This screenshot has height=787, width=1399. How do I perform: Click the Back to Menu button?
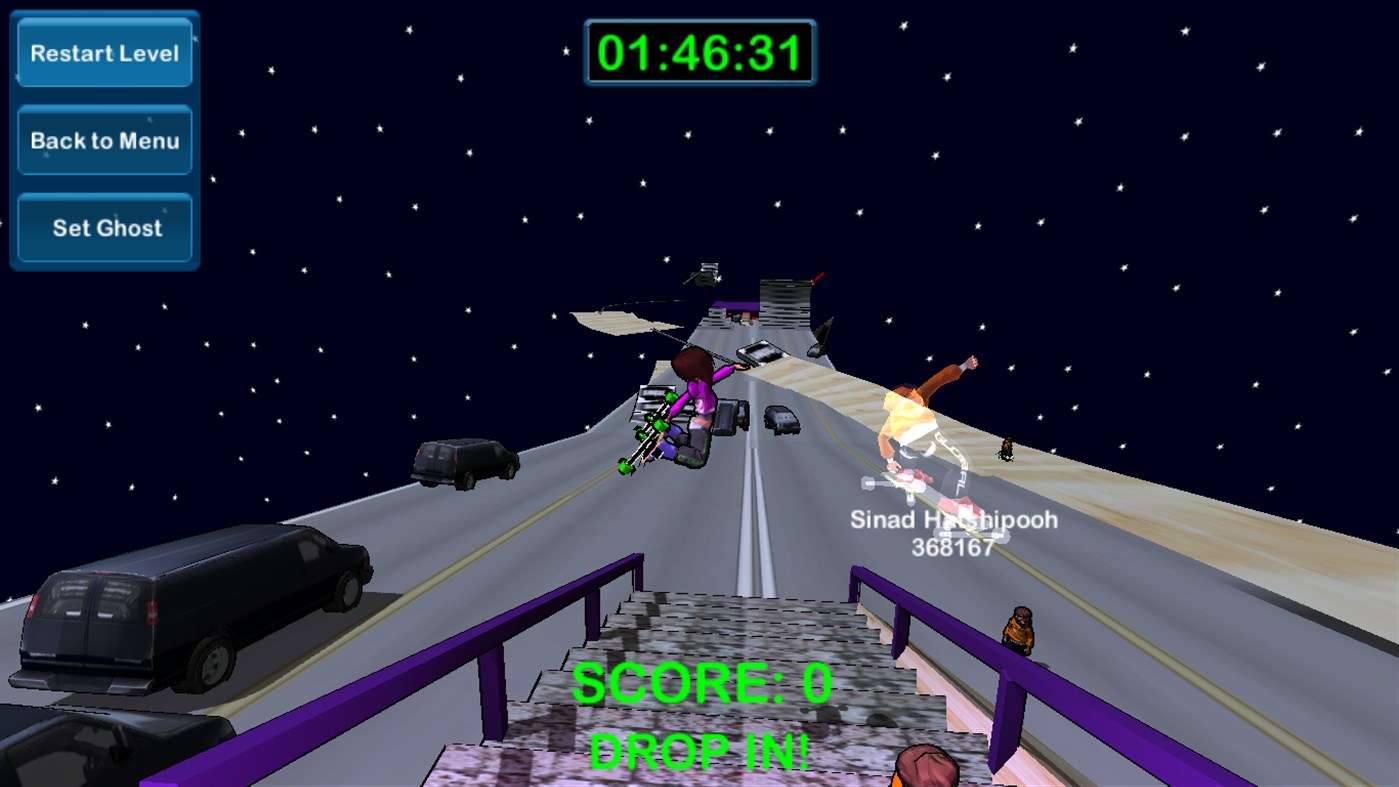103,140
